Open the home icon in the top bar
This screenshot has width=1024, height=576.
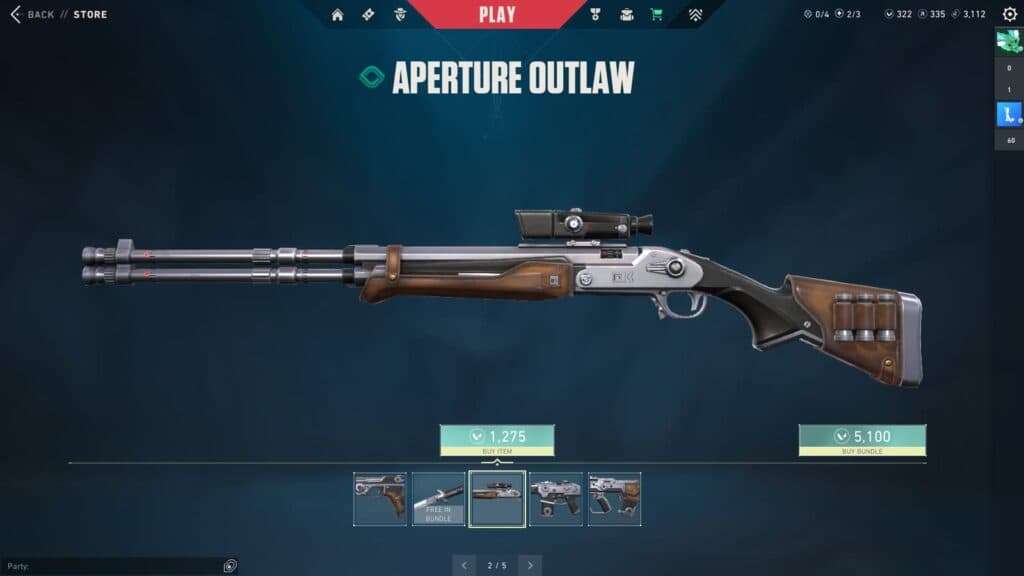coord(337,15)
